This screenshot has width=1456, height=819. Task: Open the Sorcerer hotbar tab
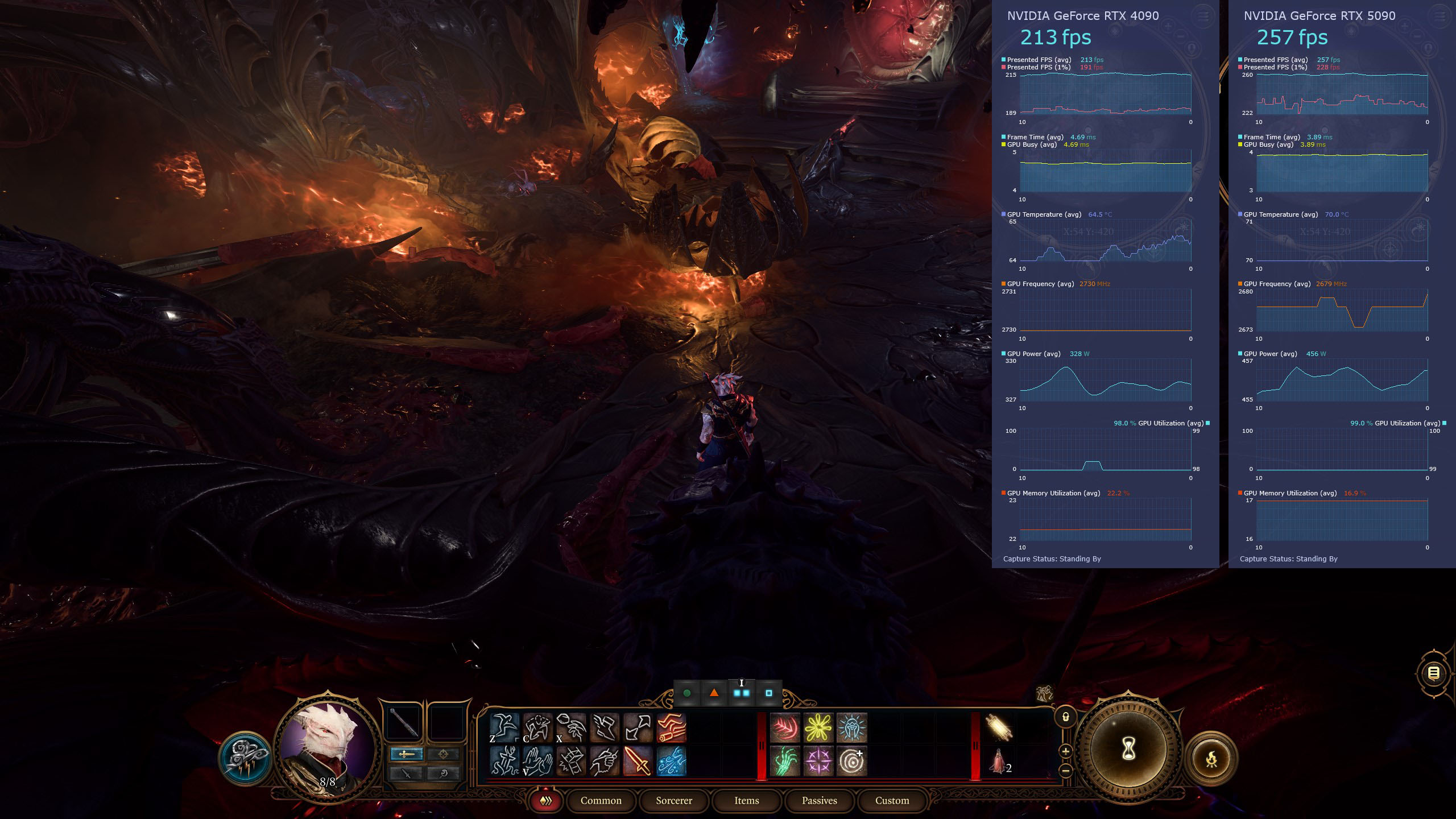tap(674, 801)
